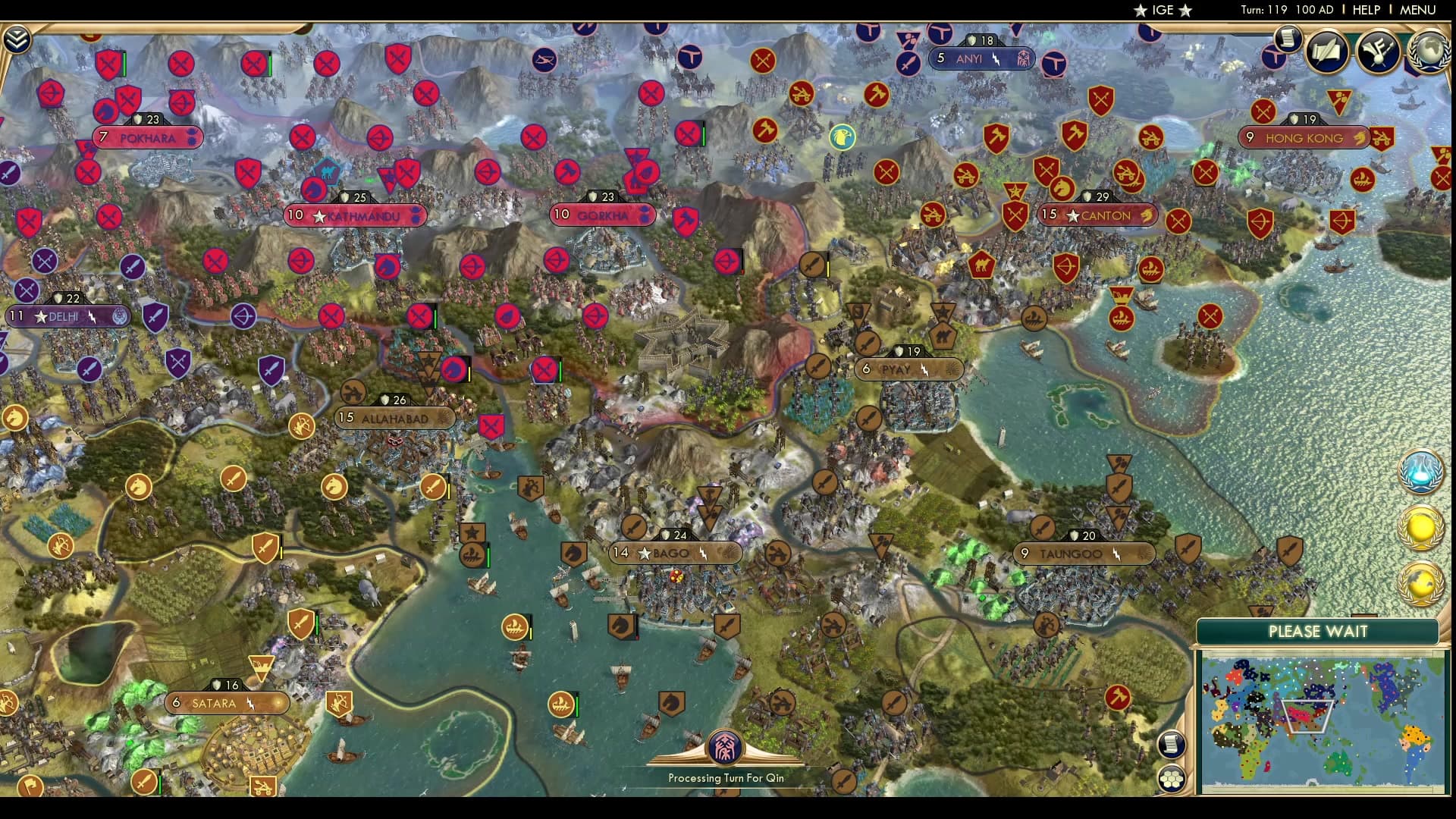
Task: Expand the Delhi city banner
Action: click(x=67, y=315)
